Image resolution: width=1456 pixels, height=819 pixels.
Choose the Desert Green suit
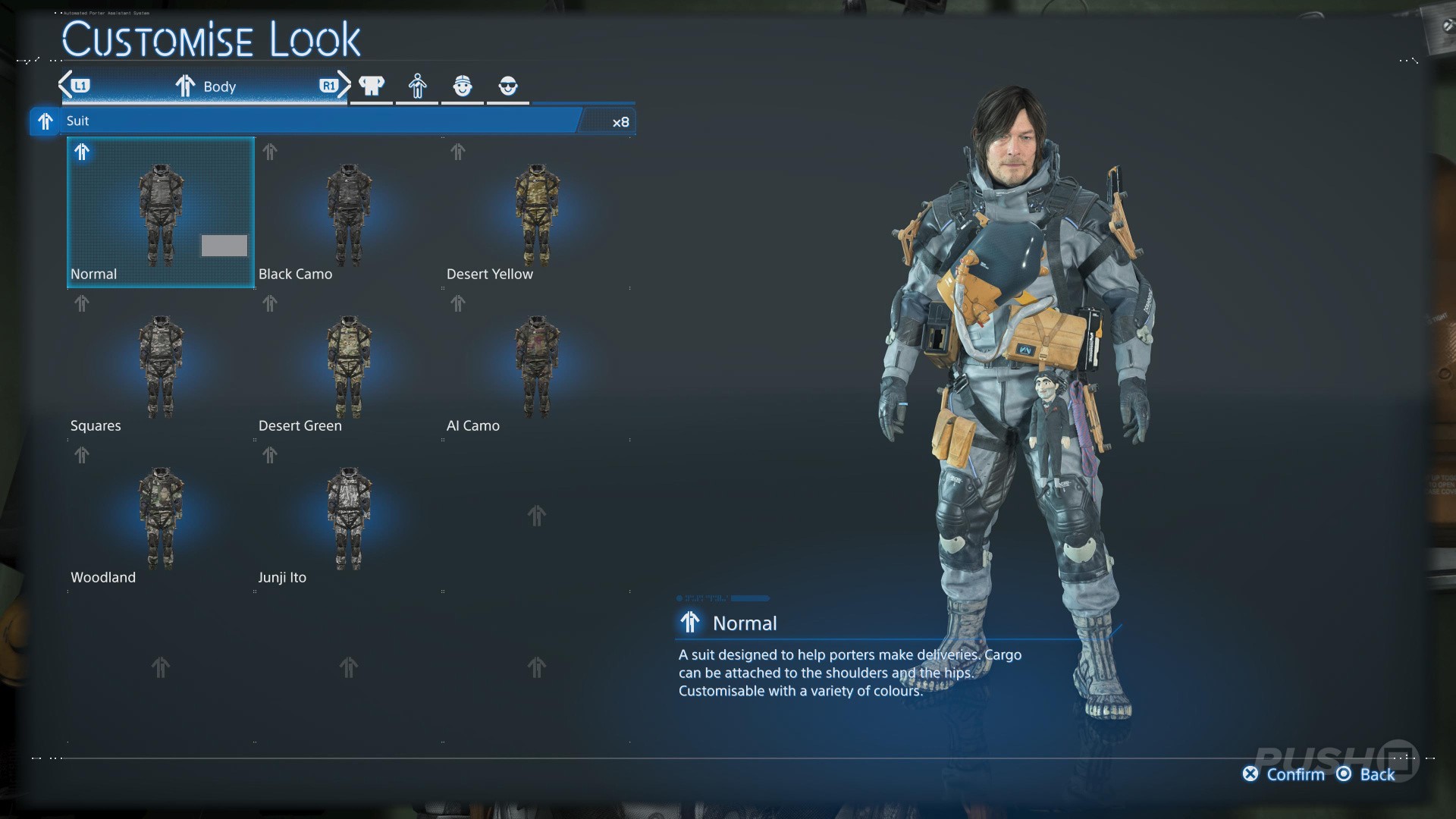348,366
